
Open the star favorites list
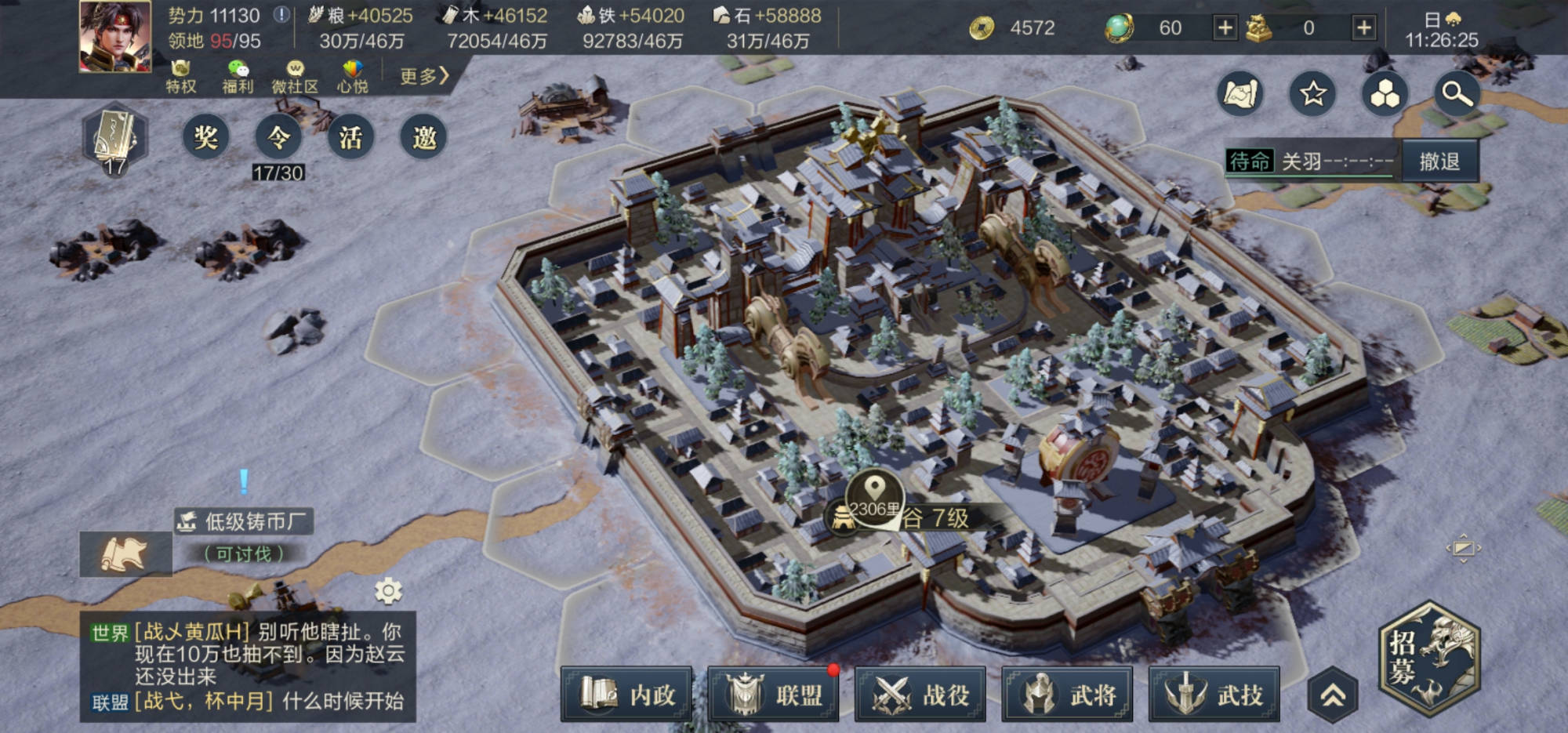(1312, 94)
